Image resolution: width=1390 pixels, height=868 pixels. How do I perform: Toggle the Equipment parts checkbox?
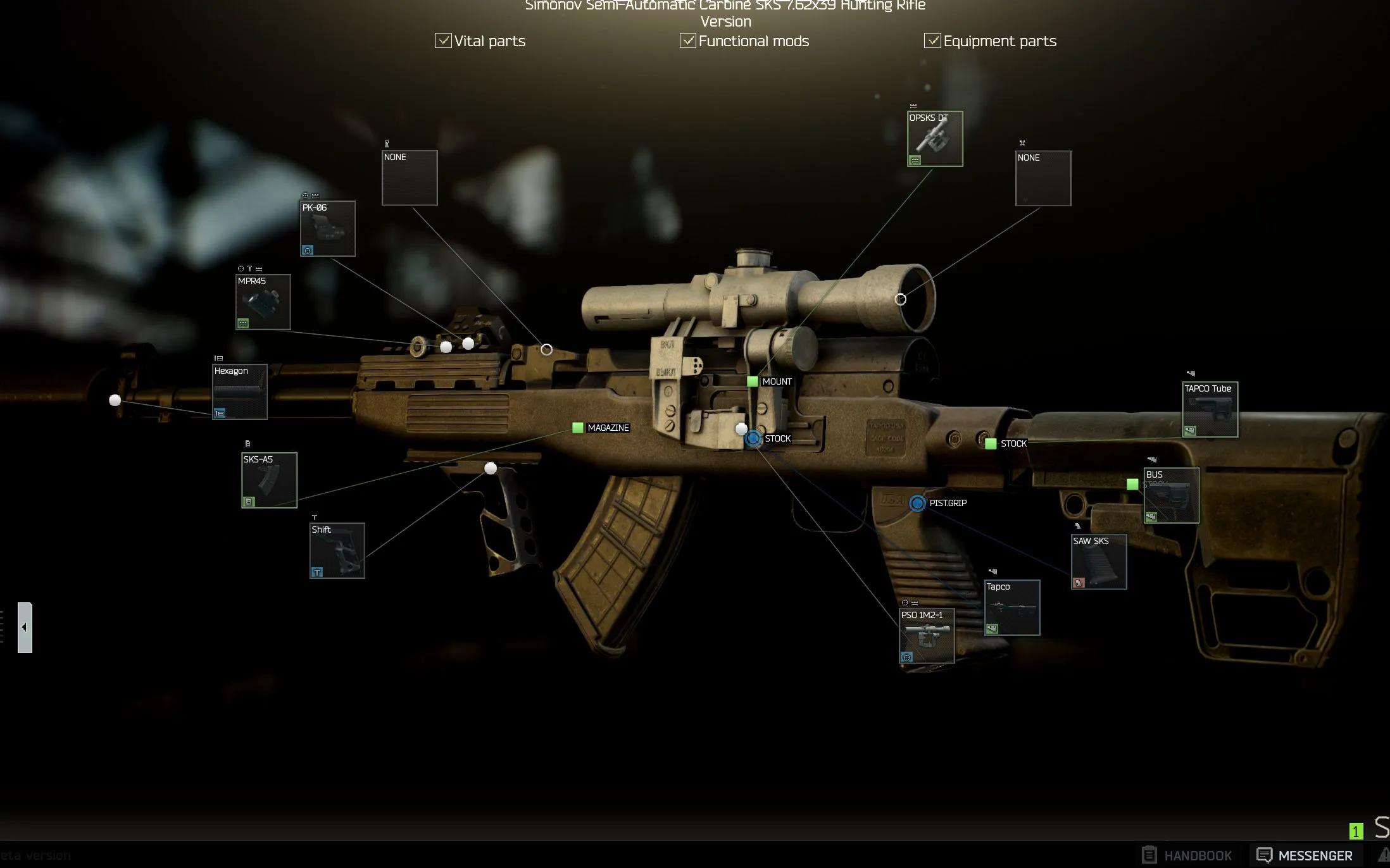[932, 40]
